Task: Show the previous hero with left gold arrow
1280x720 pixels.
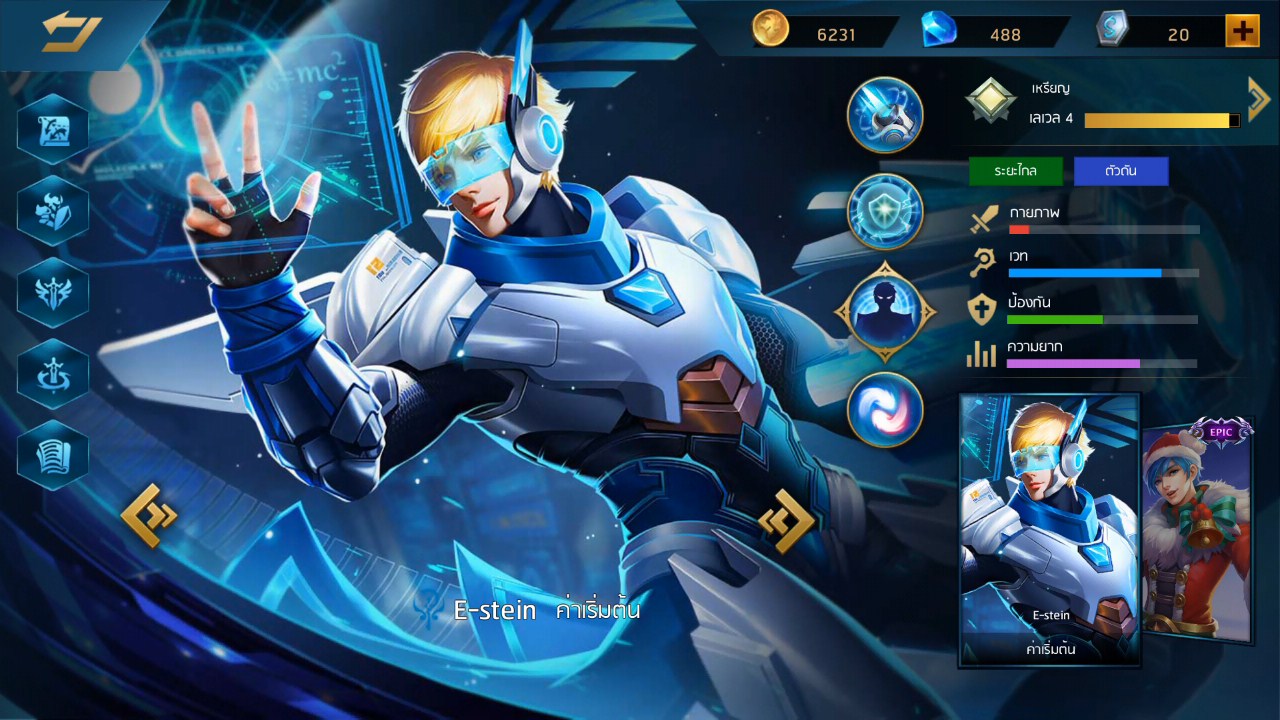Action: point(149,515)
